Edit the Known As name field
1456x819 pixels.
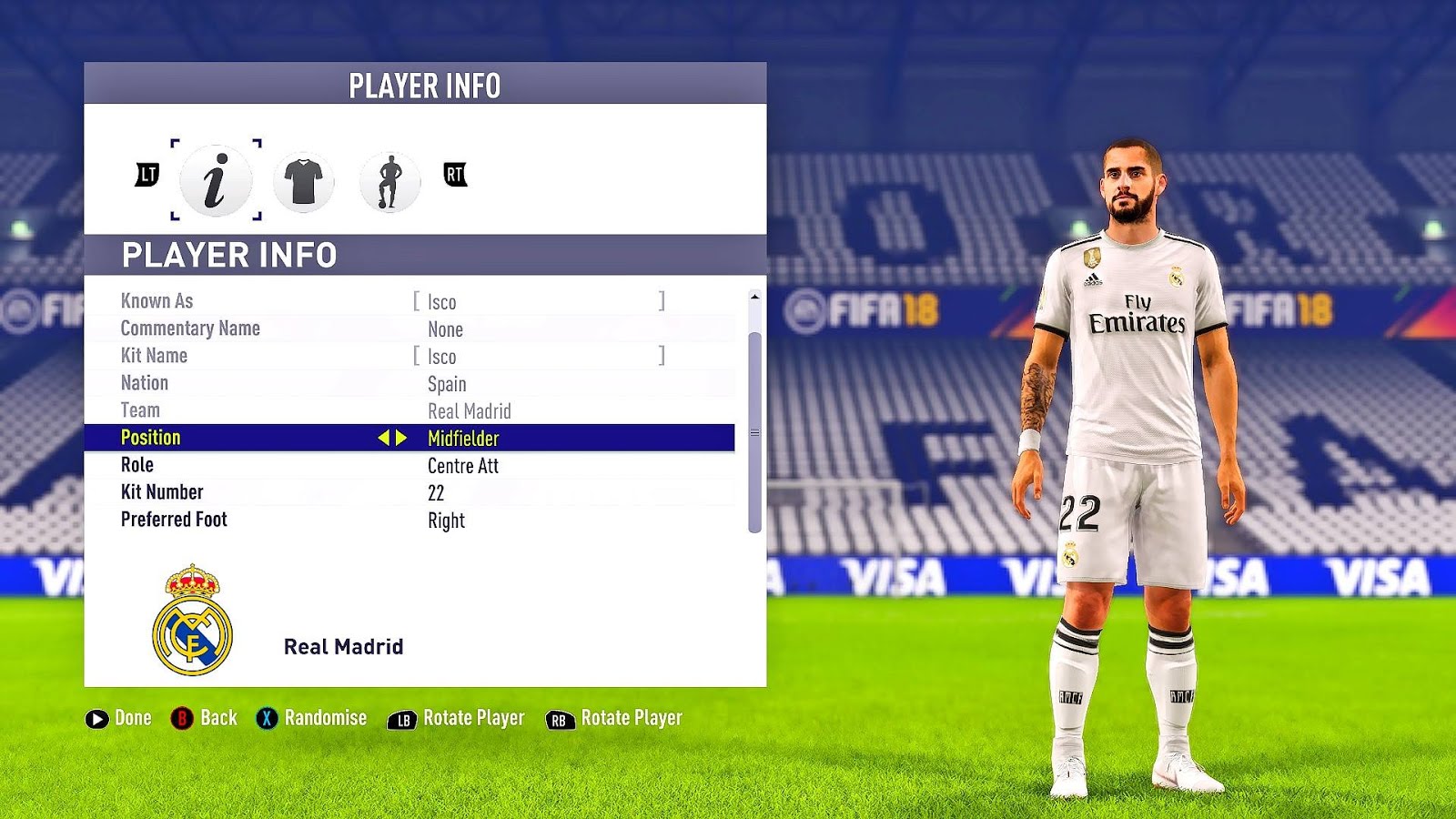[540, 301]
